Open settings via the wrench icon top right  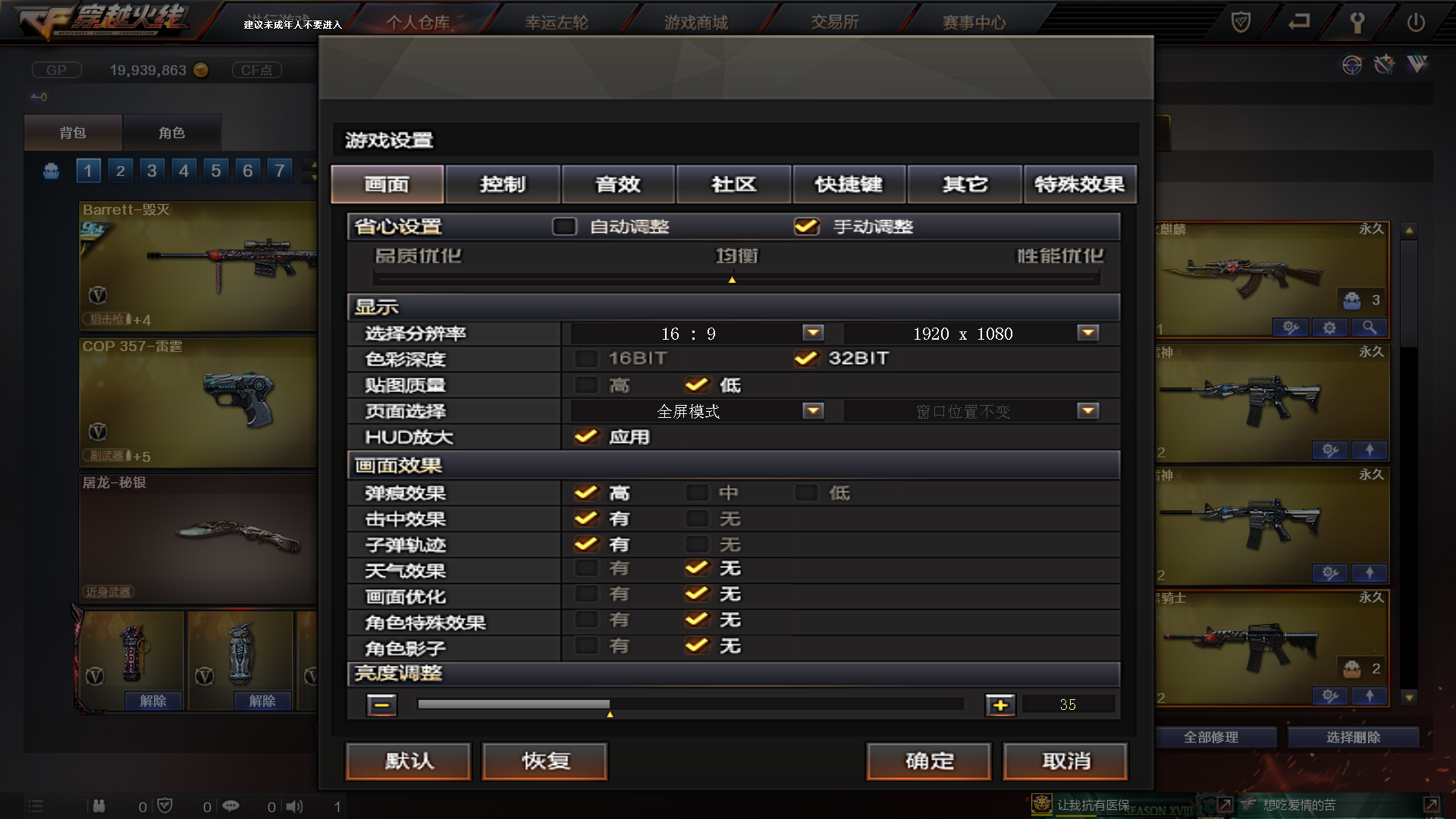click(1357, 24)
